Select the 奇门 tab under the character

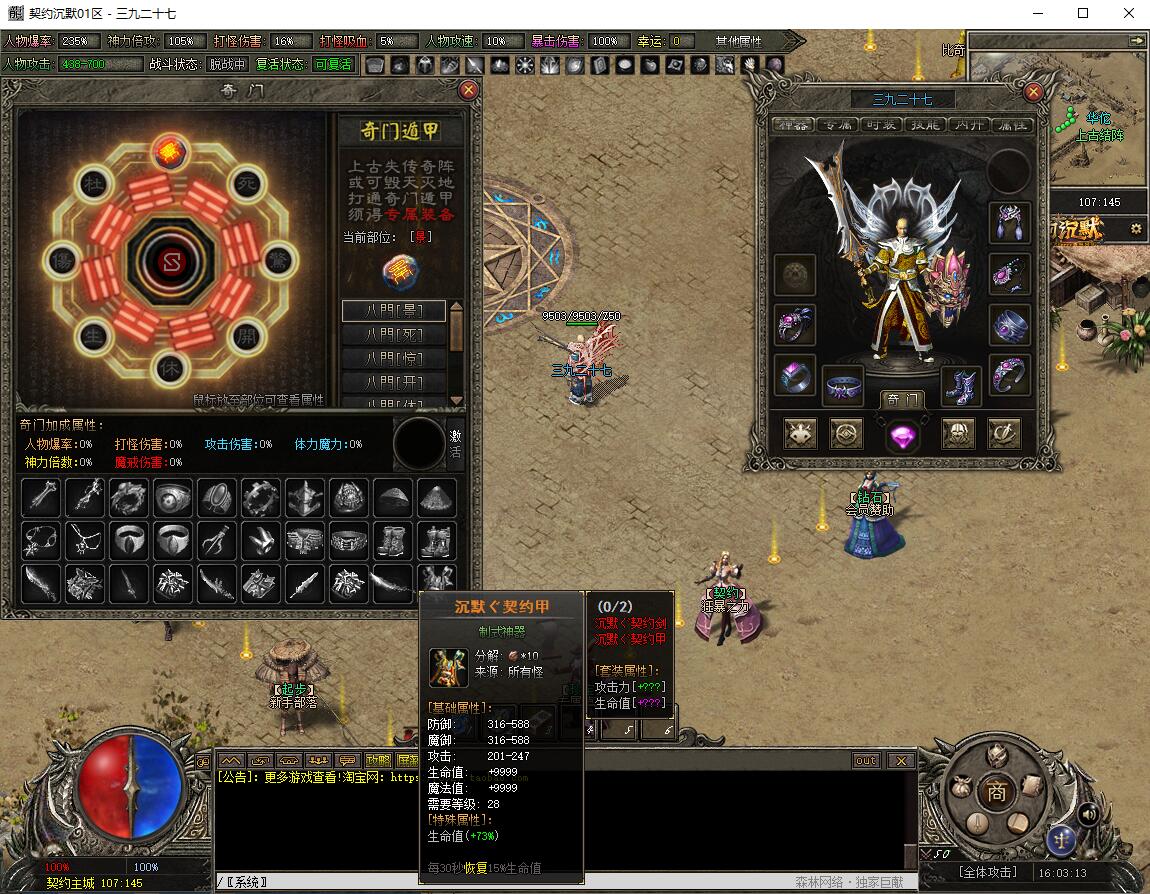point(901,400)
